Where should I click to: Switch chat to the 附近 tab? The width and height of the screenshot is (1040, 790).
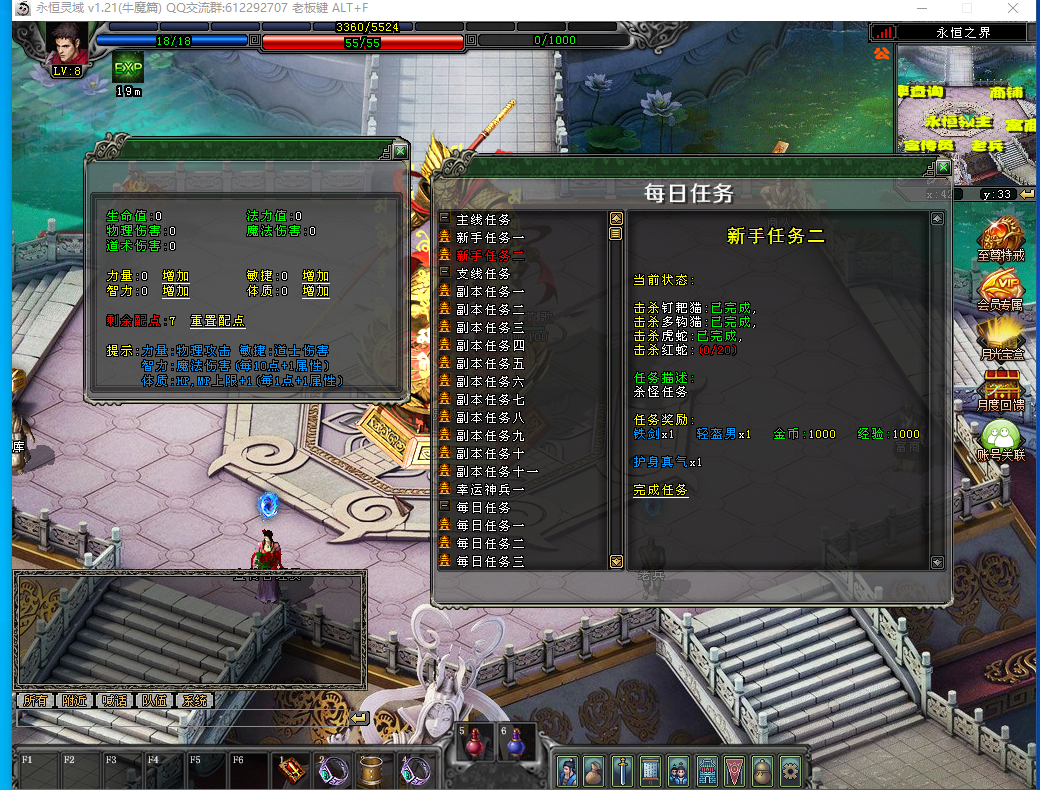point(73,701)
